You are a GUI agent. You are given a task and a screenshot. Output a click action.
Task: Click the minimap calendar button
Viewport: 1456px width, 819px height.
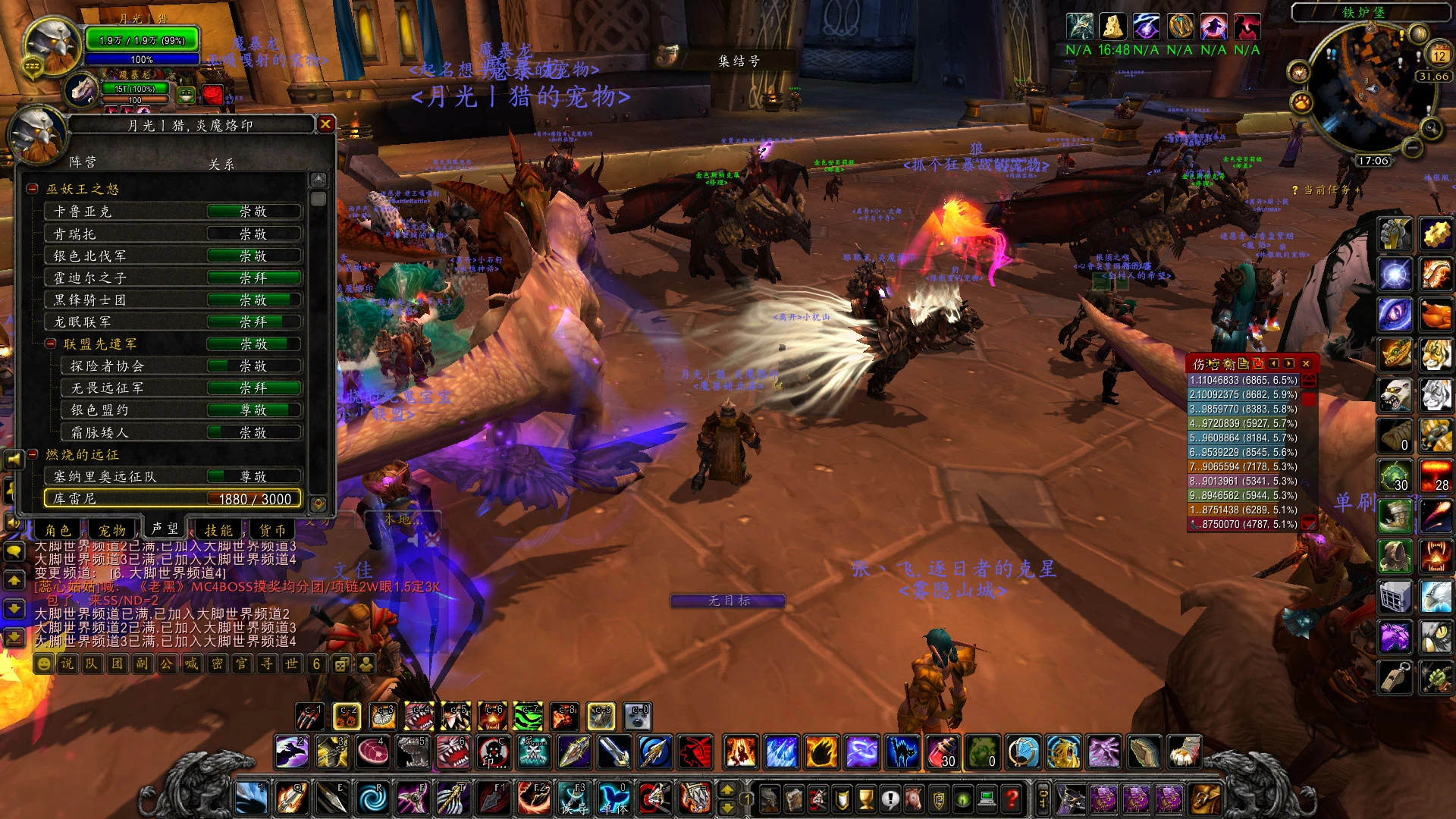(1439, 55)
